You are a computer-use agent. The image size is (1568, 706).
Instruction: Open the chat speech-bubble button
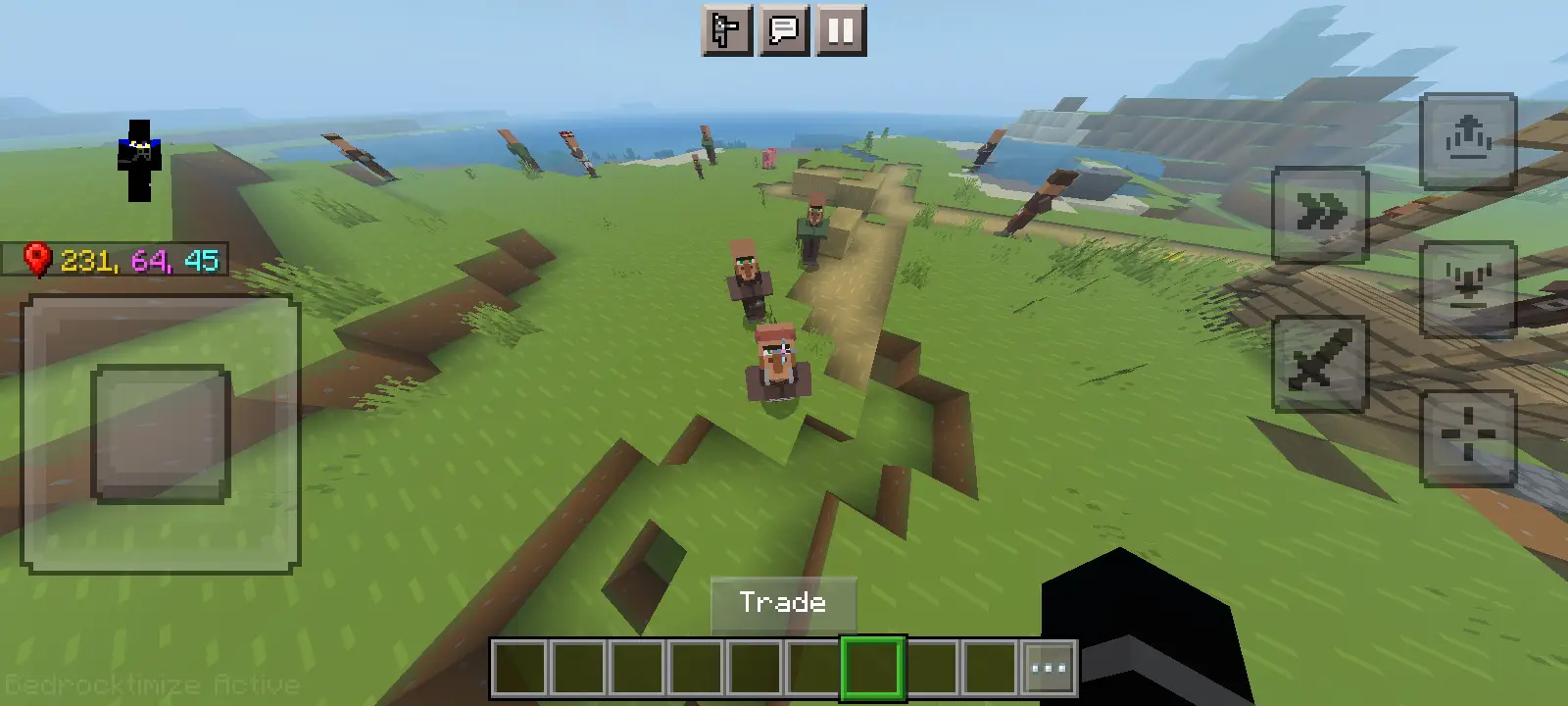tap(784, 30)
